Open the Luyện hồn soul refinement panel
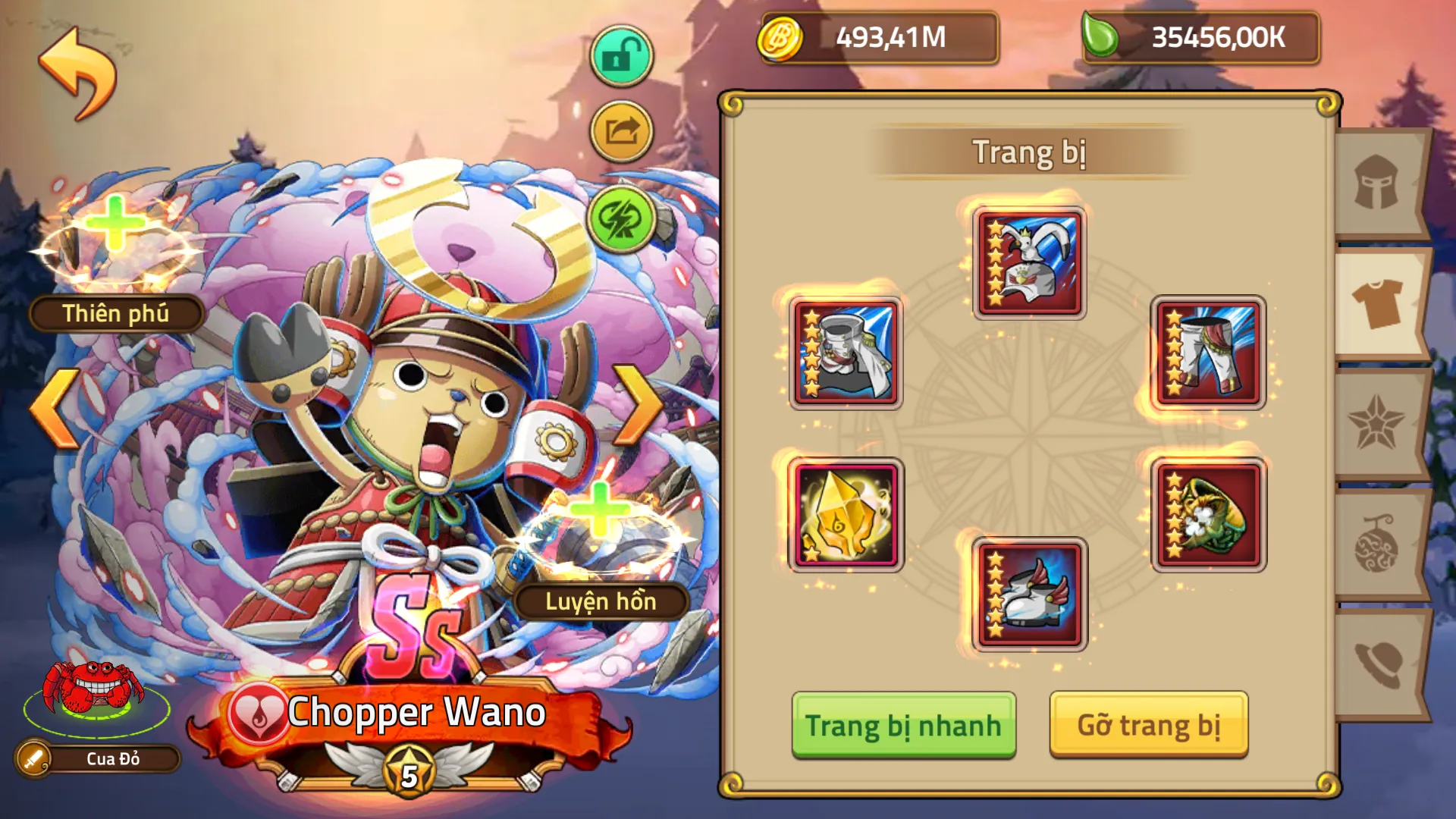 pos(599,601)
